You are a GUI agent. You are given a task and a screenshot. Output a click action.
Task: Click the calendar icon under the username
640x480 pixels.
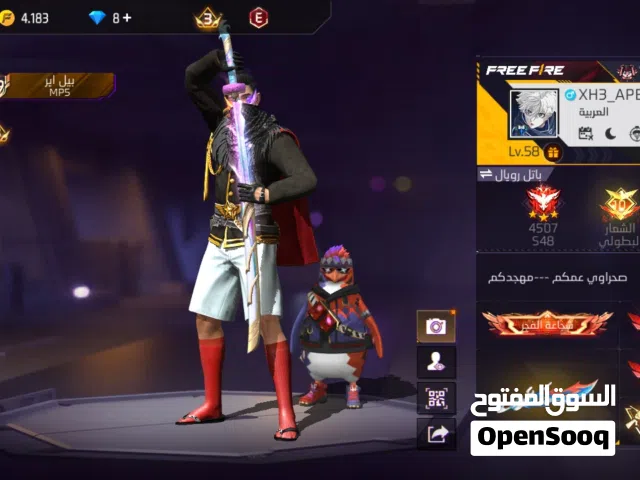(586, 133)
